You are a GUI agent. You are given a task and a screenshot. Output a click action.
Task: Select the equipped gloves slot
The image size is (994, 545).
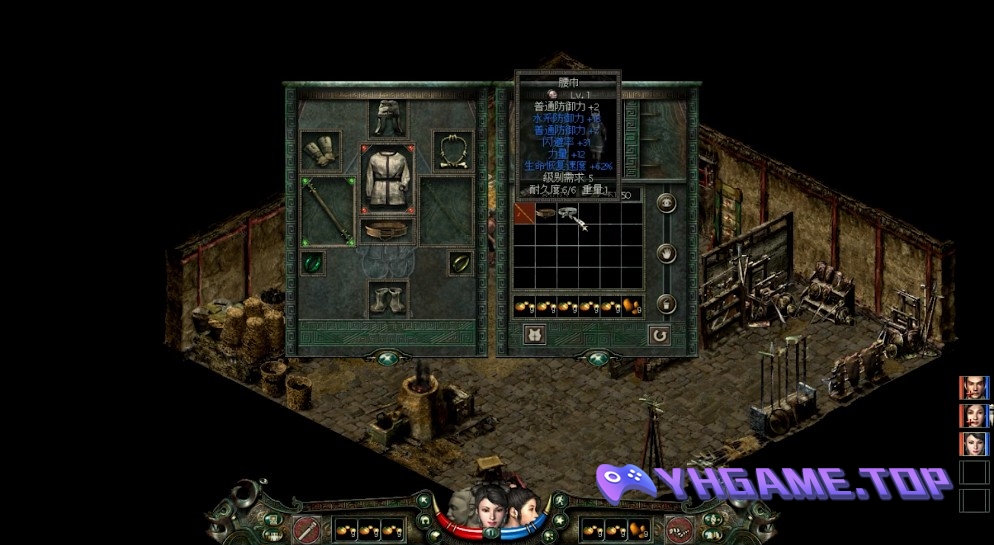click(x=321, y=150)
